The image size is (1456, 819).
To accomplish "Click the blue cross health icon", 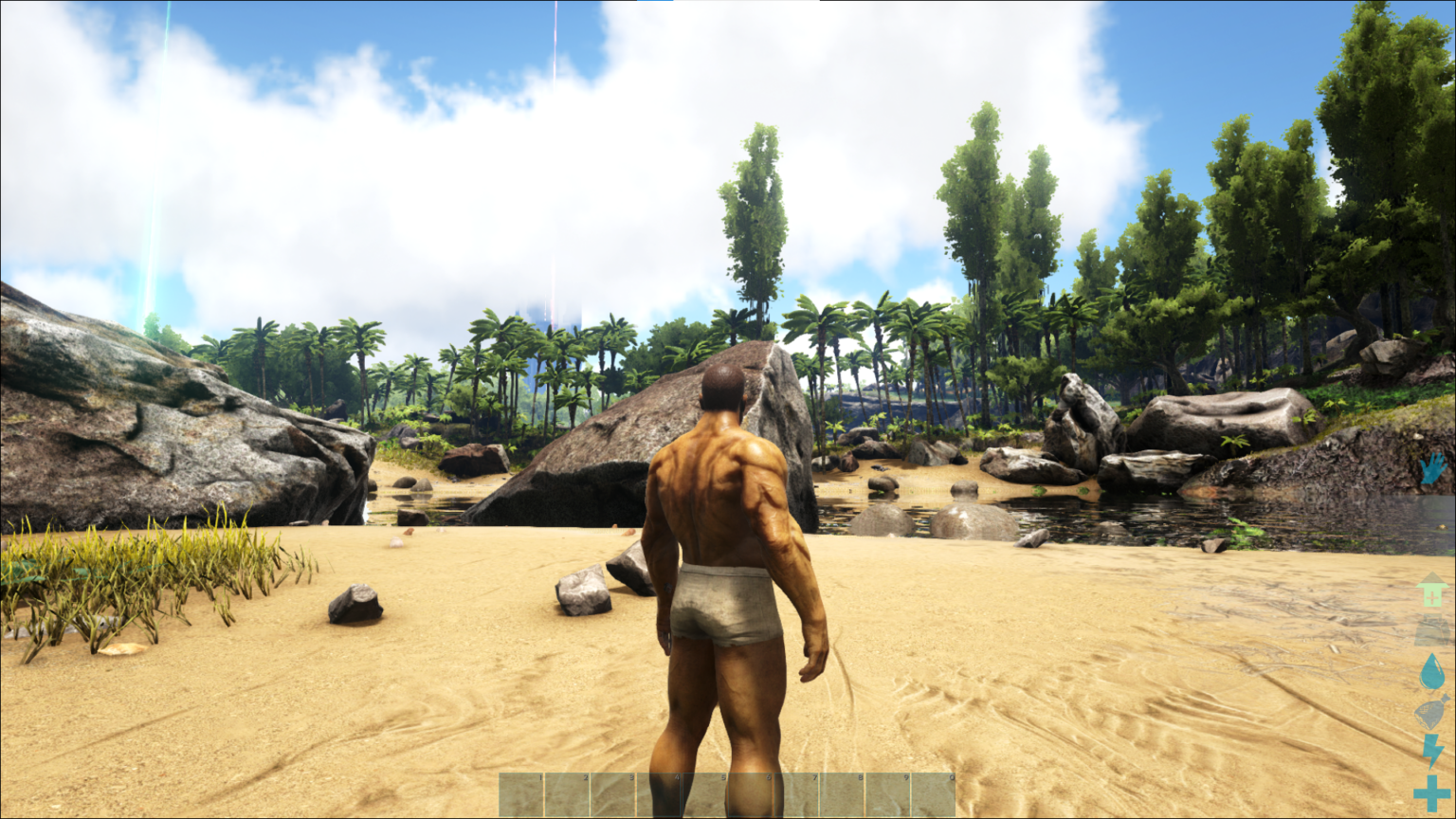I will click(1432, 793).
